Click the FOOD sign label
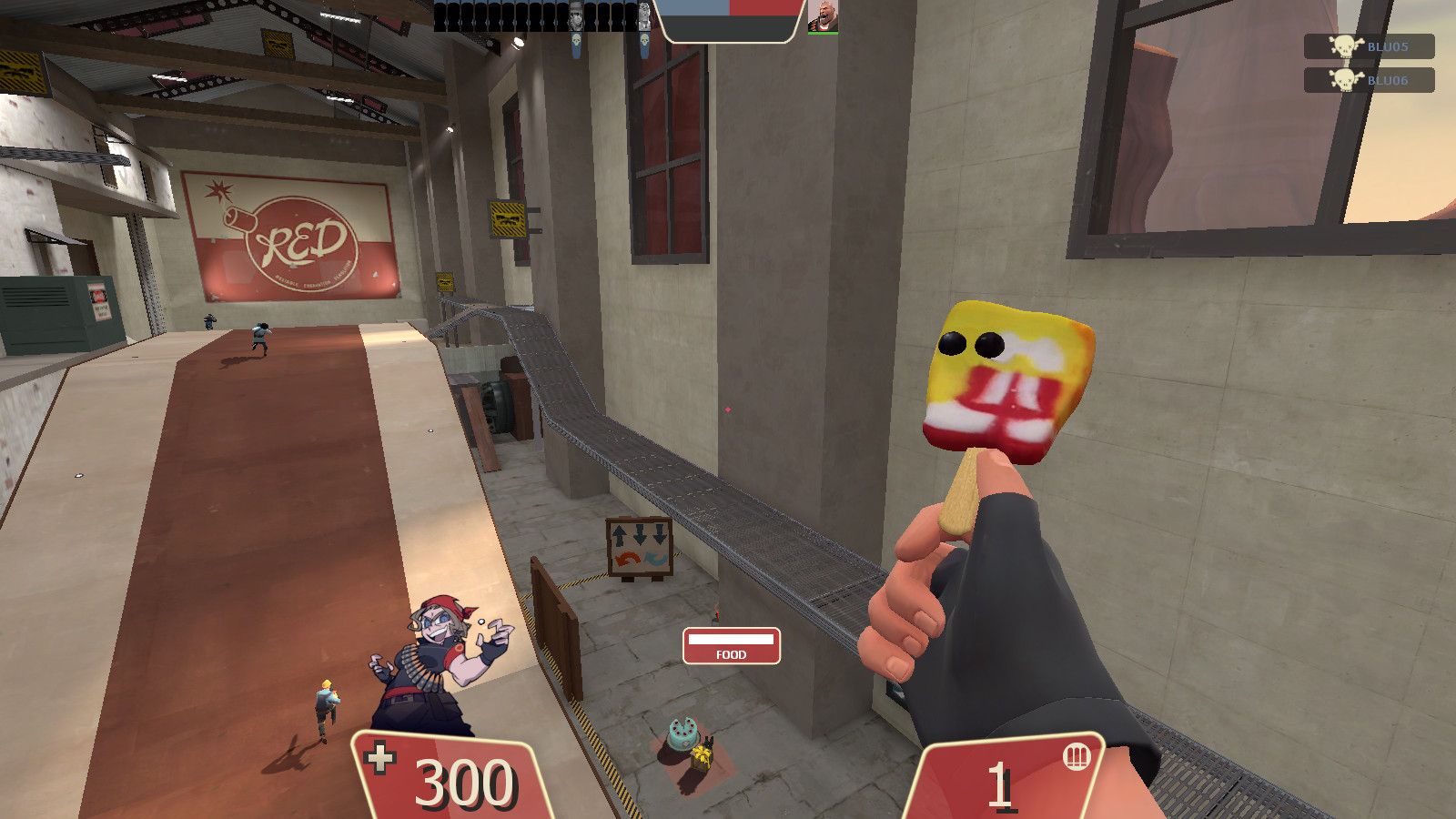Image resolution: width=1456 pixels, height=819 pixels. click(730, 653)
